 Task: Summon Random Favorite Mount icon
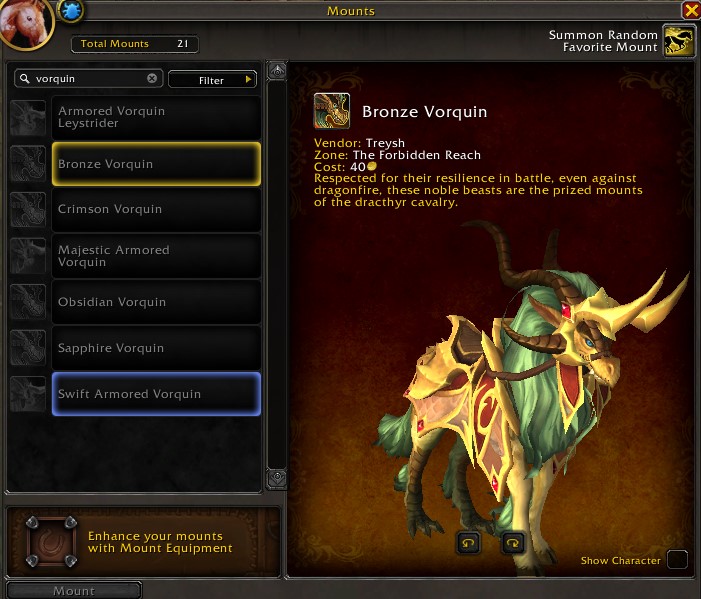coord(680,42)
